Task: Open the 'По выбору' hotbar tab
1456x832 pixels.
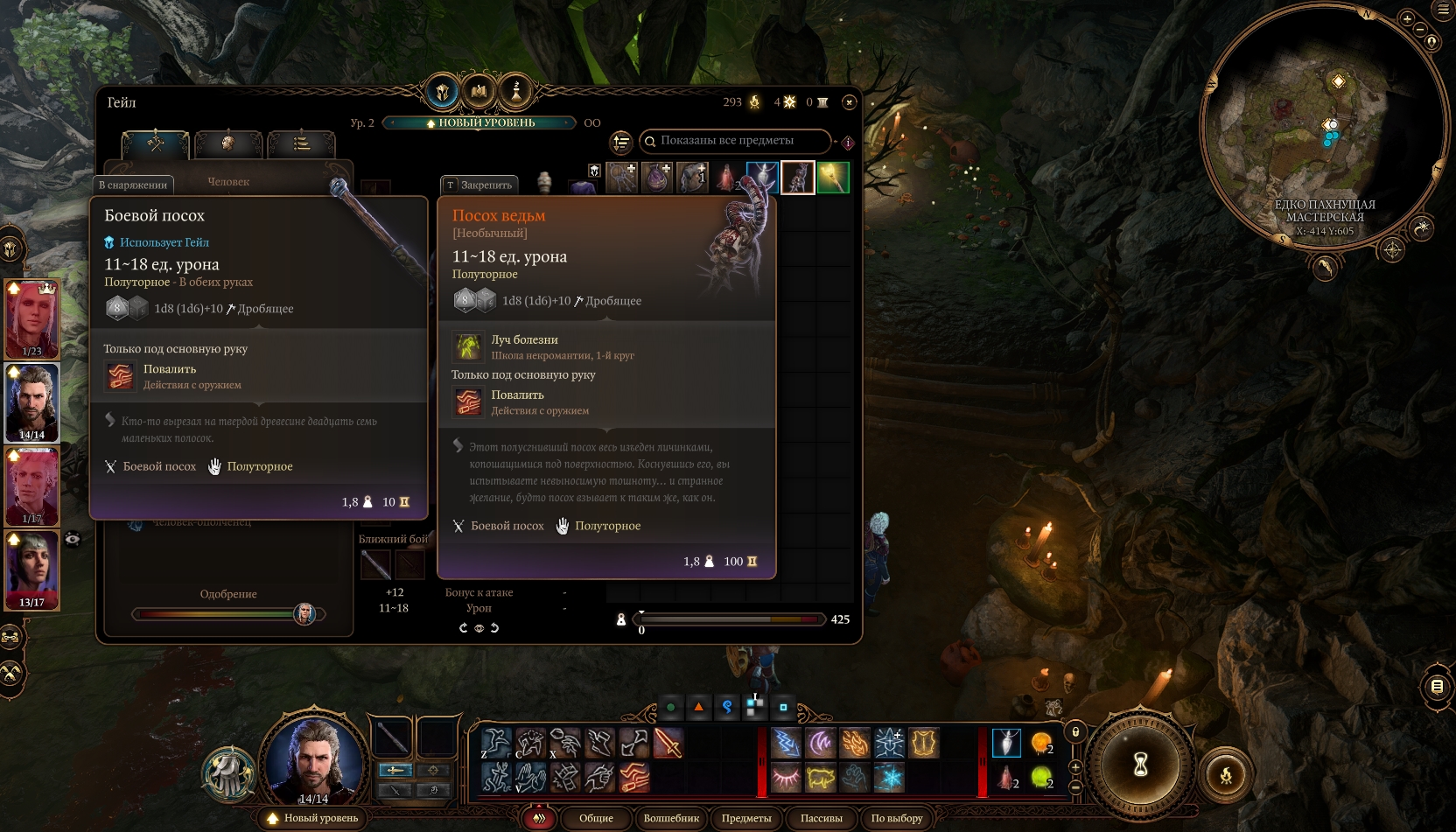Action: (897, 818)
